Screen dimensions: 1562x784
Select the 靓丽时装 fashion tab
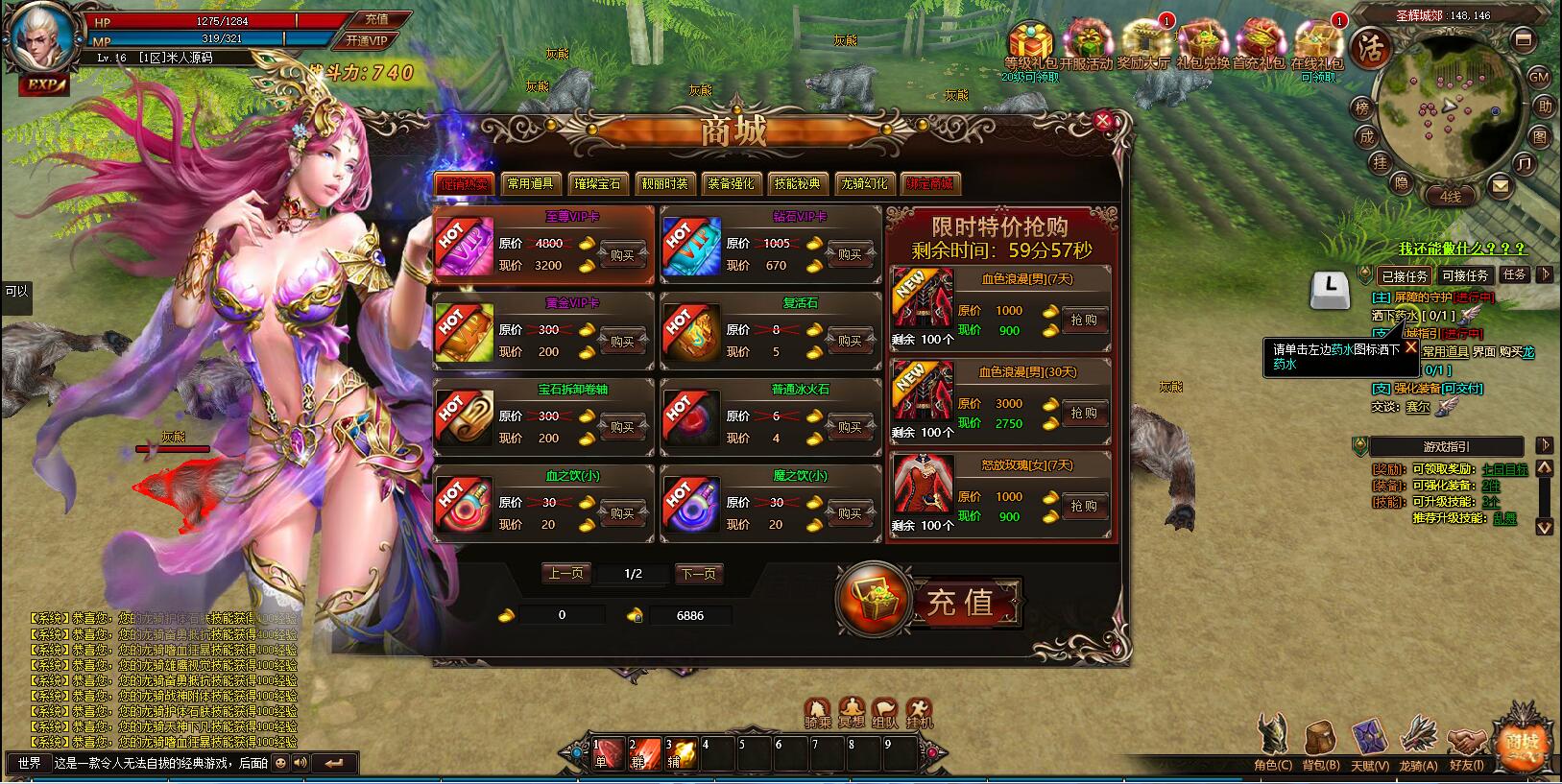664,183
